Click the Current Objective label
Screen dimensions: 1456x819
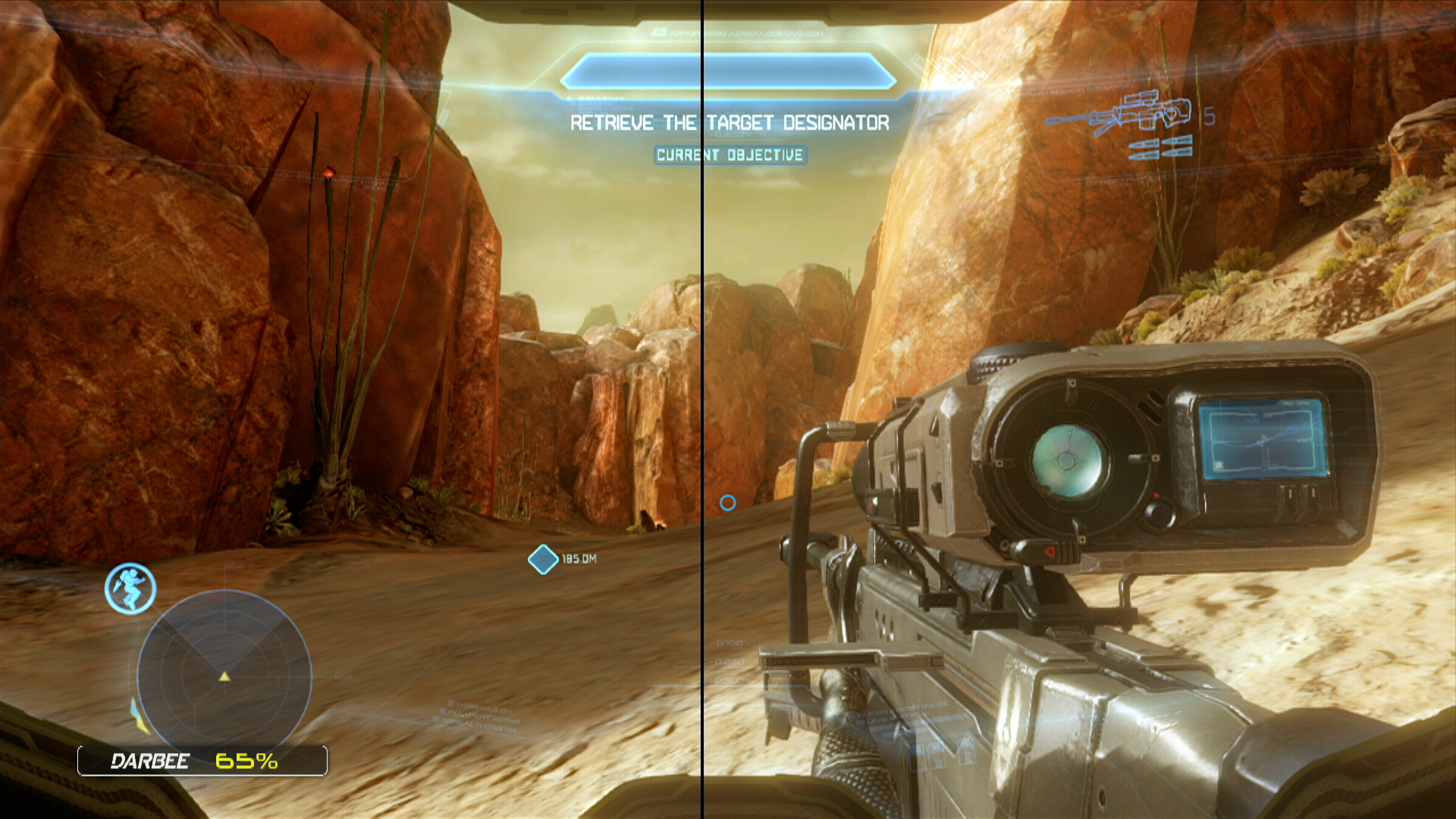730,155
